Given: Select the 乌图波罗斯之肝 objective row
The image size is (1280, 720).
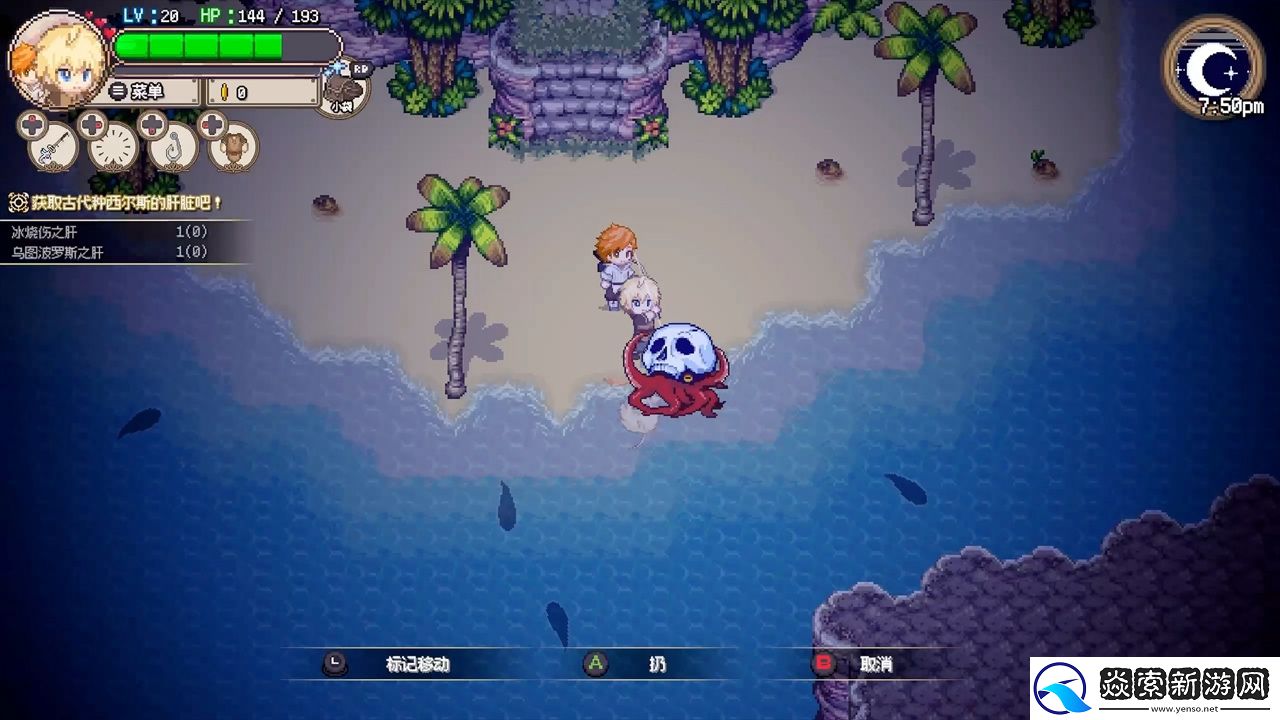Looking at the screenshot, I should [110, 252].
